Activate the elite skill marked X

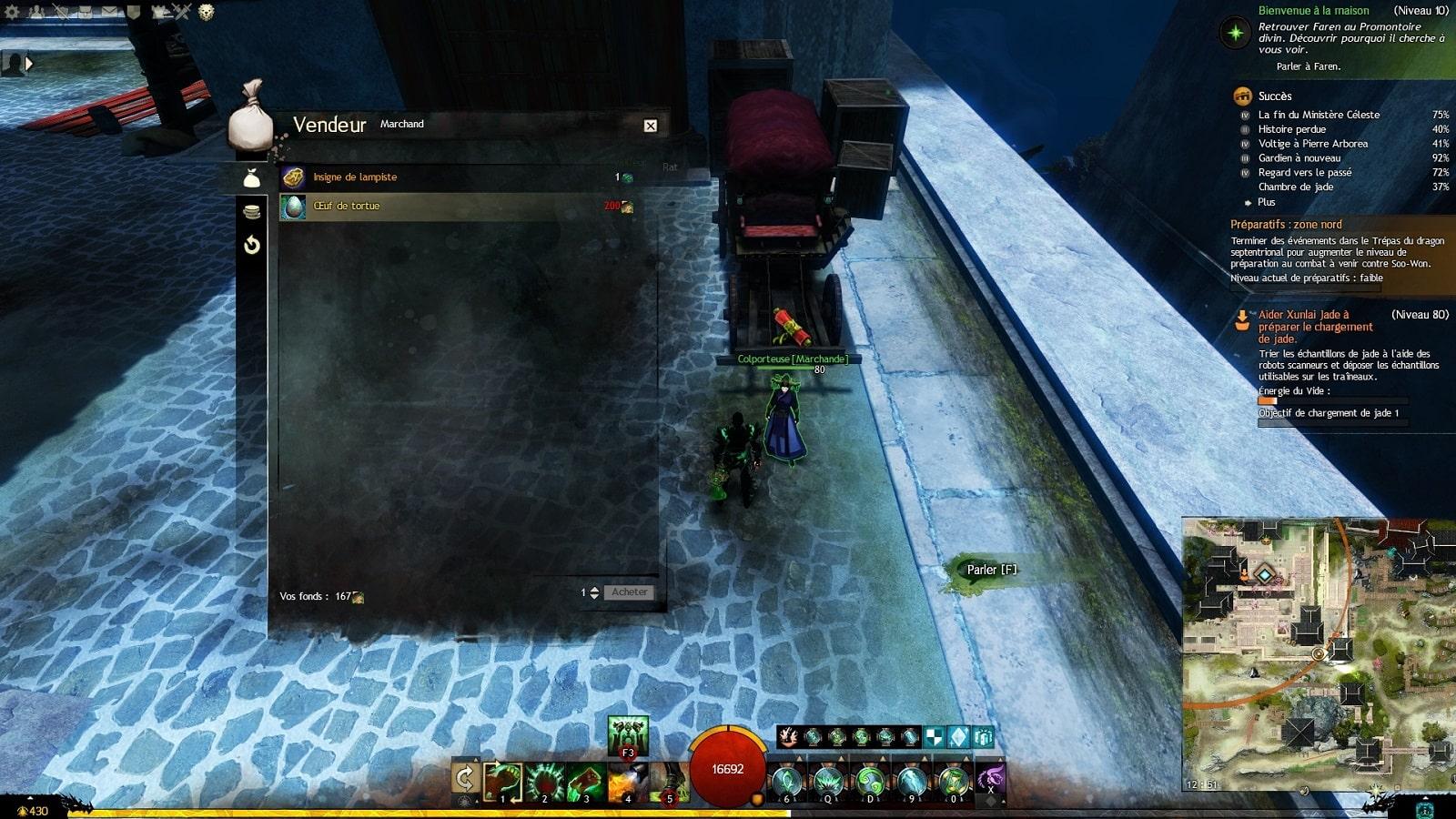pyautogui.click(x=990, y=780)
